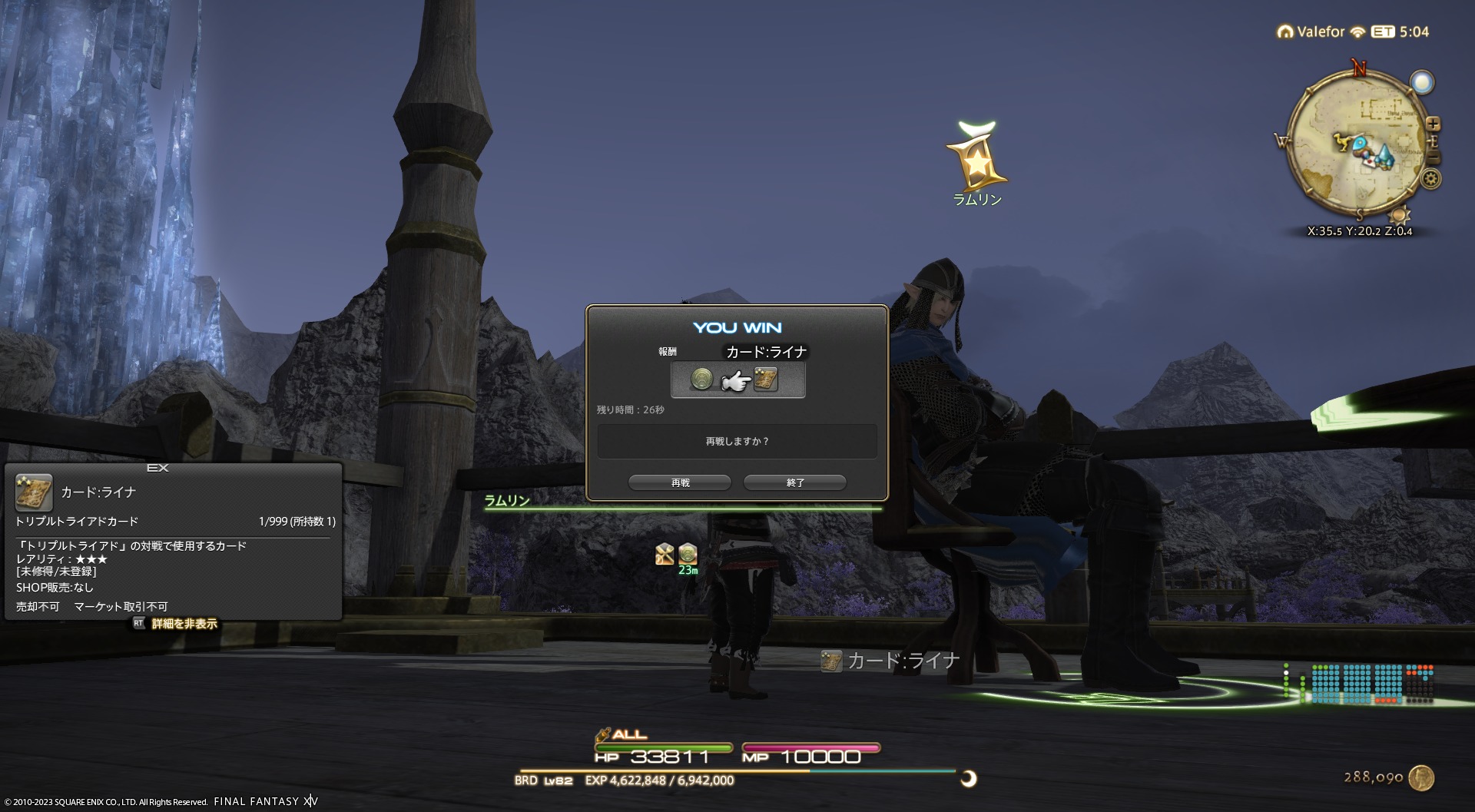Click the moon icon above the minimap
Viewport: 1475px width, 812px height.
click(x=1422, y=82)
